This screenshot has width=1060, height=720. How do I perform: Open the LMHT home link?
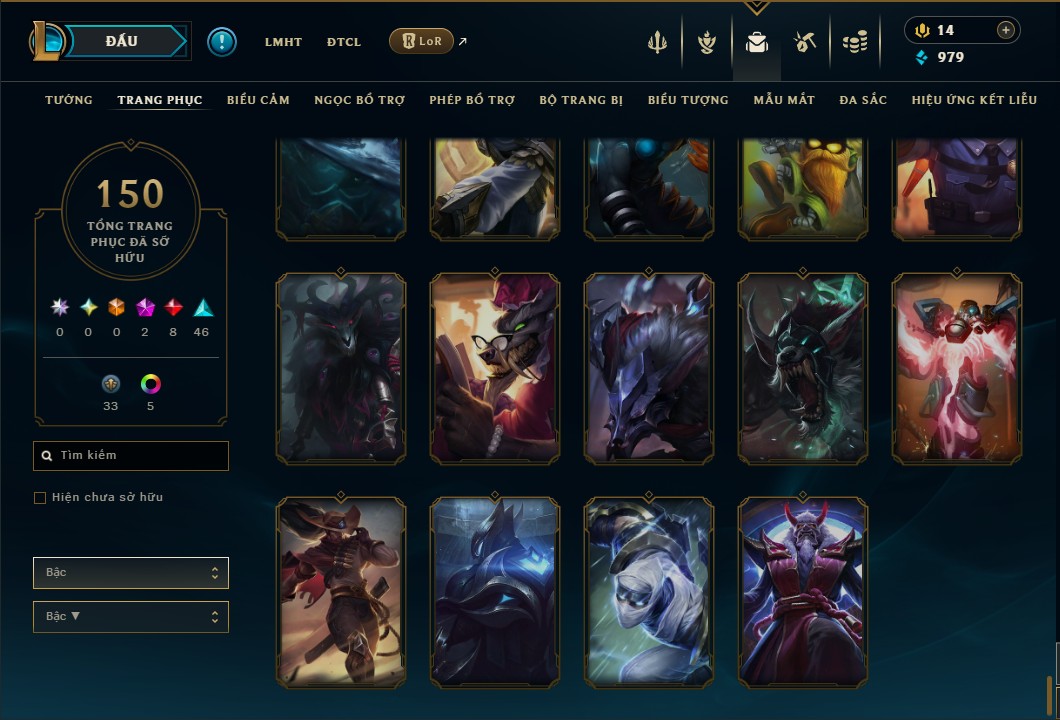(283, 42)
